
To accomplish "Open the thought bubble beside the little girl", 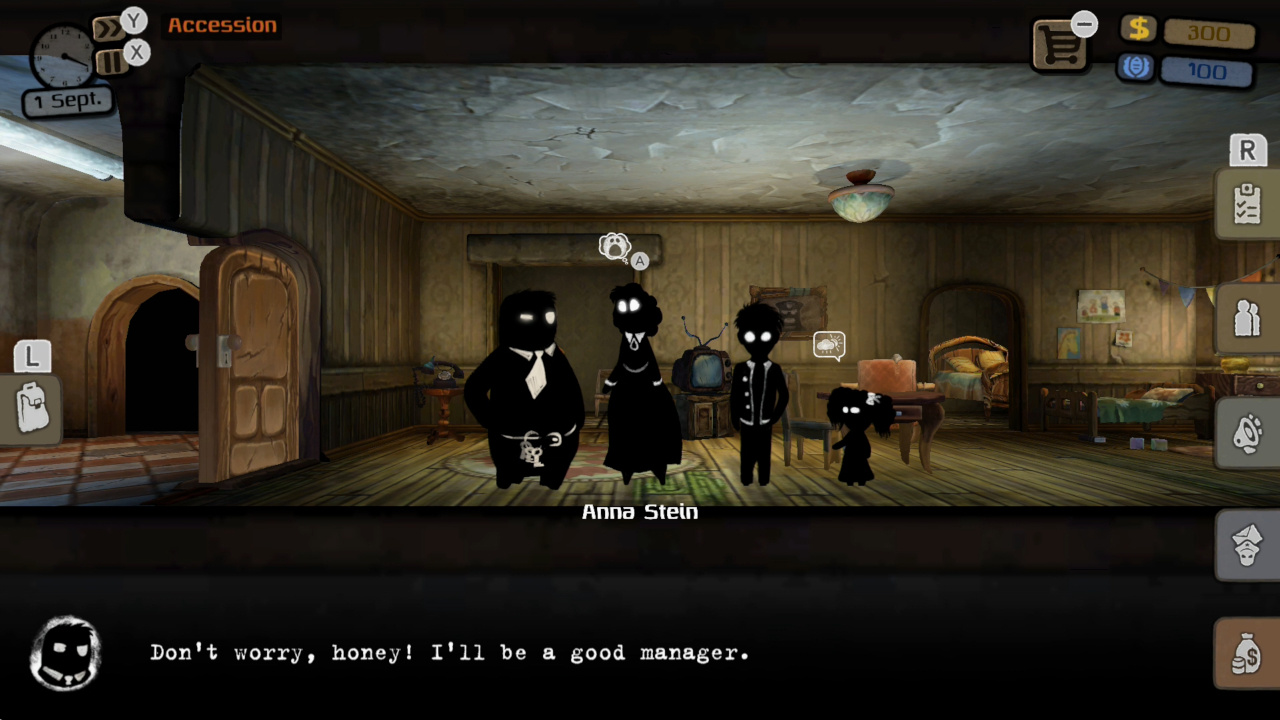I will 831,344.
